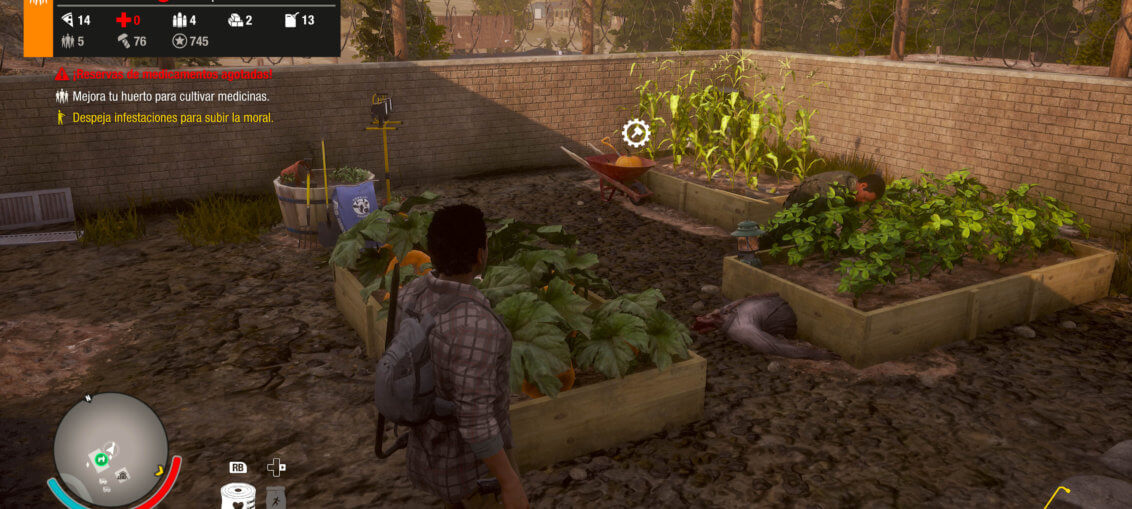
Task: Select the stamina jar consumable with runner icon
Action: coord(276,497)
